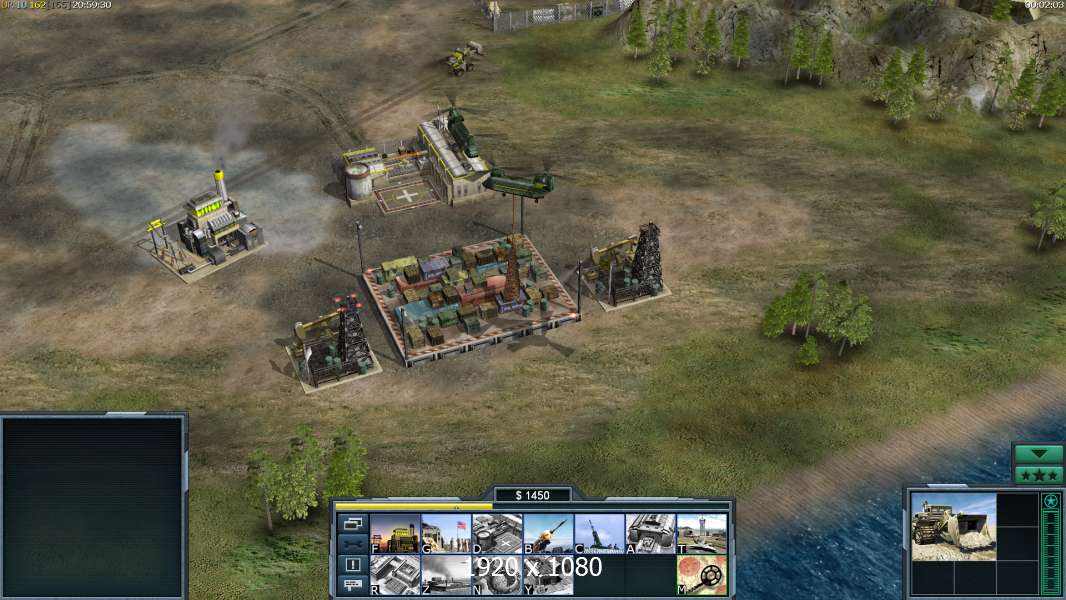The width and height of the screenshot is (1066, 600).
Task: Select the Particle Cannon build icon
Action: pos(497,575)
